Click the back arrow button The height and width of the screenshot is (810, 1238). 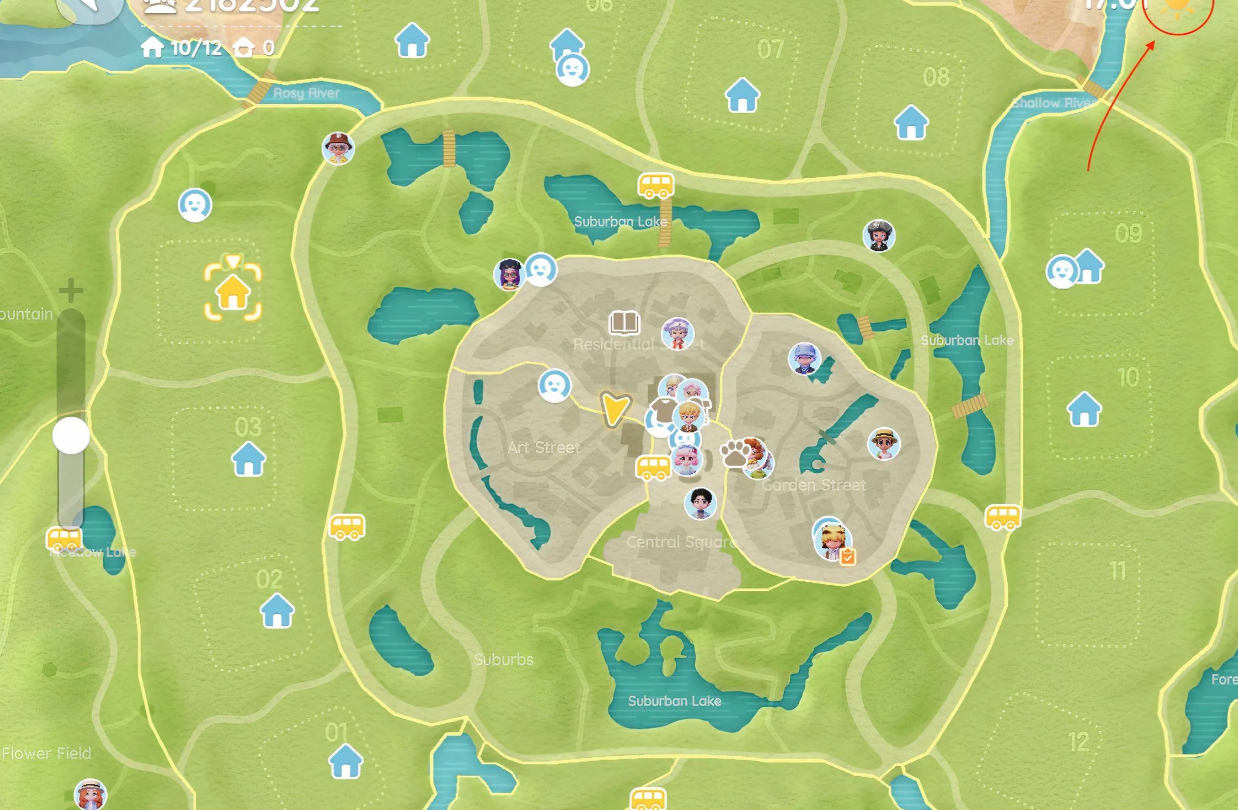88,8
